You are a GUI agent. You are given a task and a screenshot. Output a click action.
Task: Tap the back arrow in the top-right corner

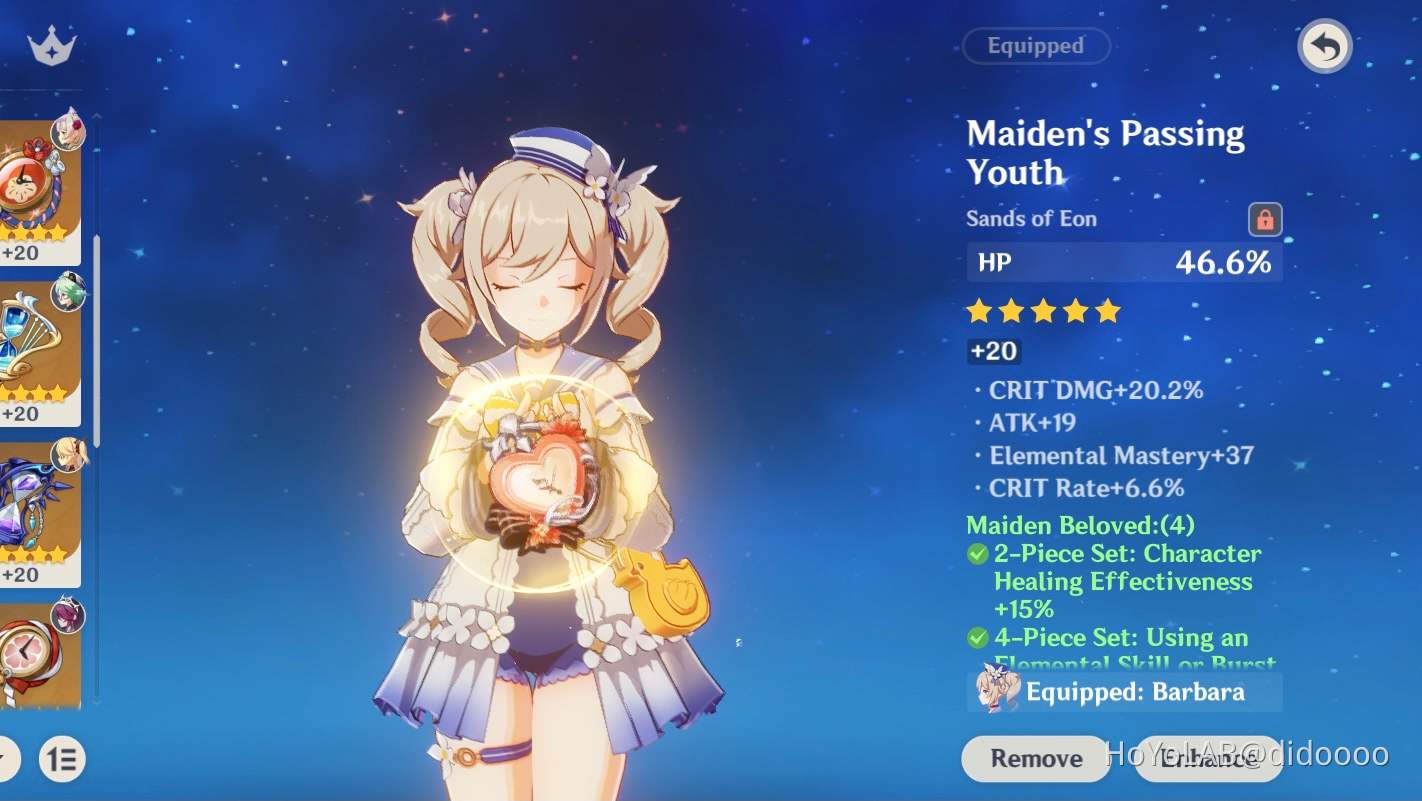pos(1323,46)
